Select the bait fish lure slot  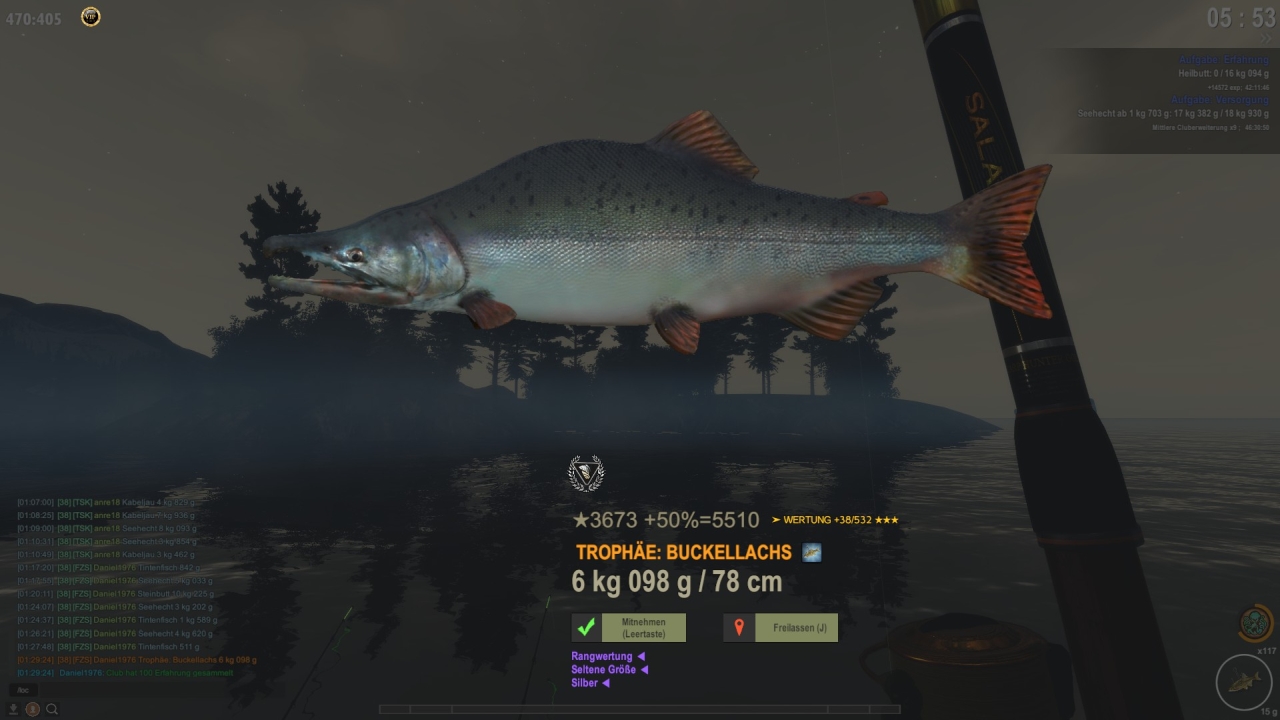(1244, 683)
